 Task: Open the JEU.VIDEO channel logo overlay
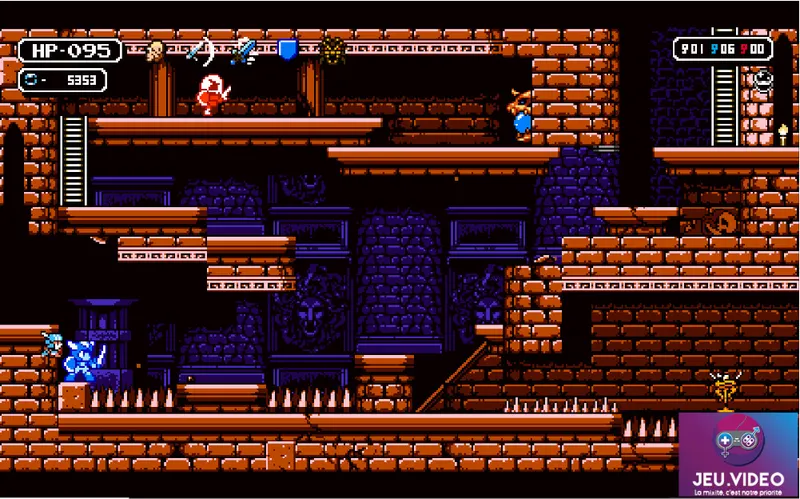coord(738,455)
